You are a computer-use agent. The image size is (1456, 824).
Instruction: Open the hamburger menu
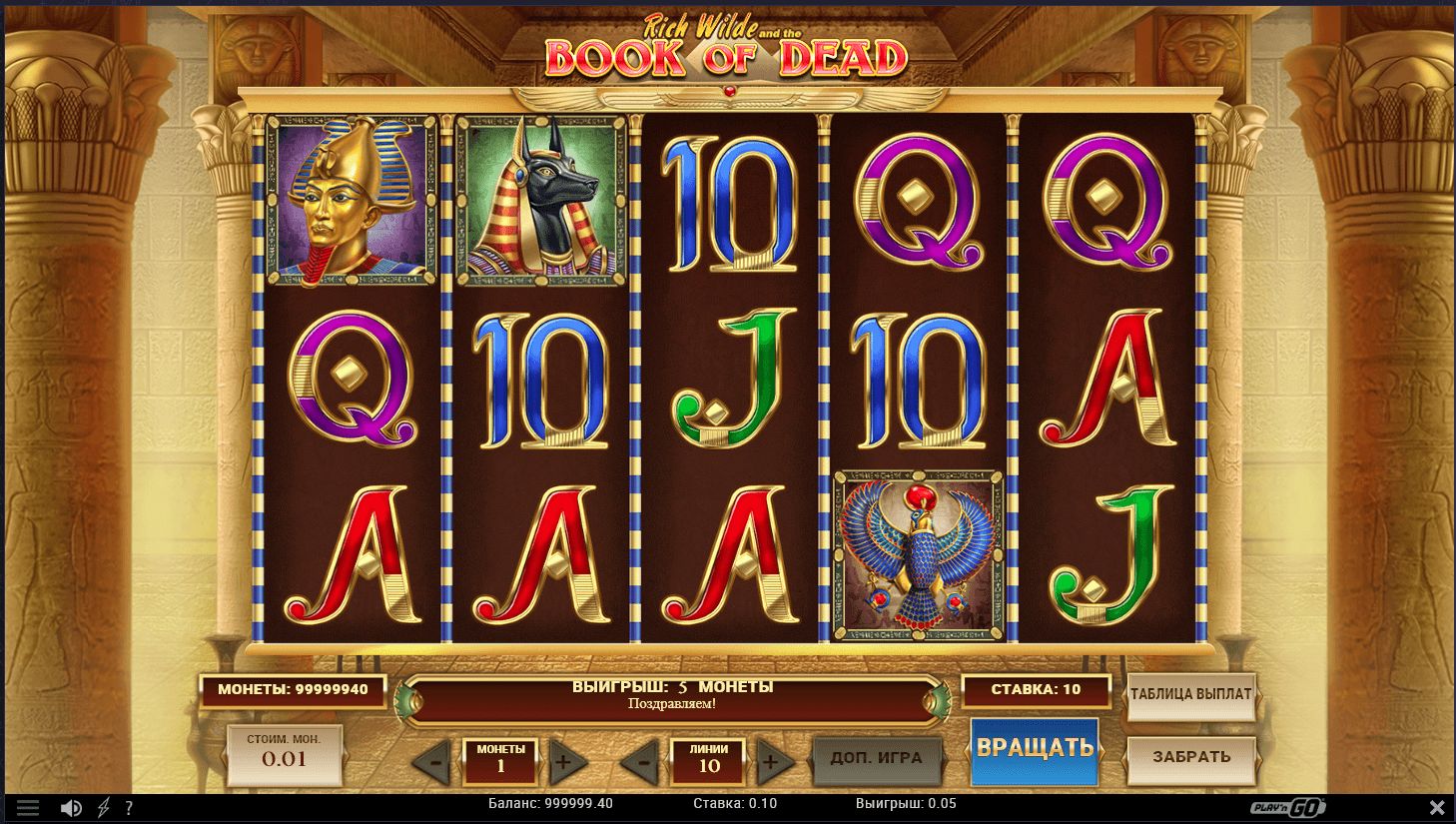pyautogui.click(x=28, y=807)
